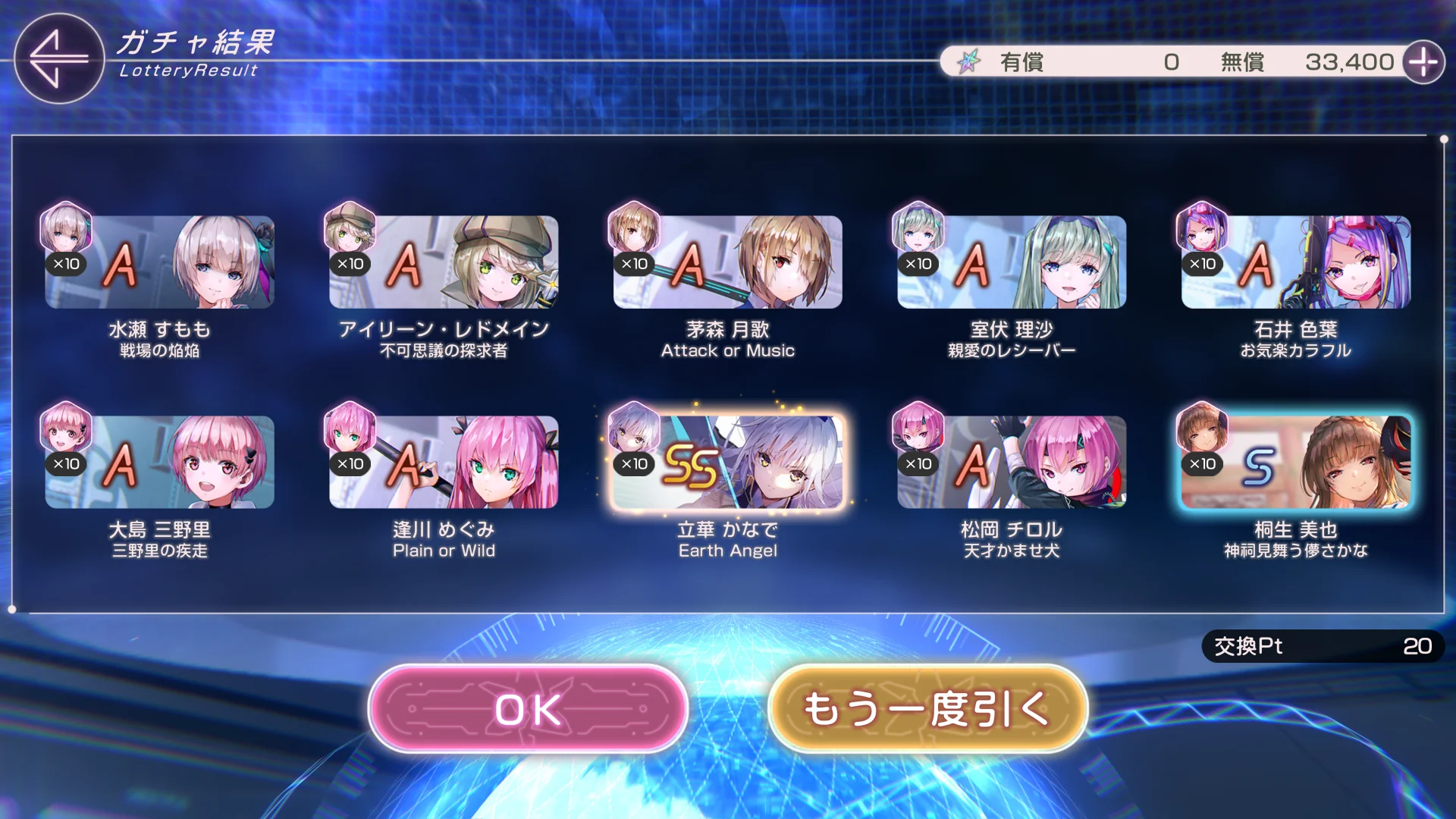Open the 茅森 月歌 Attack or Music card
Screen dimensions: 1456x819
[x=727, y=262]
